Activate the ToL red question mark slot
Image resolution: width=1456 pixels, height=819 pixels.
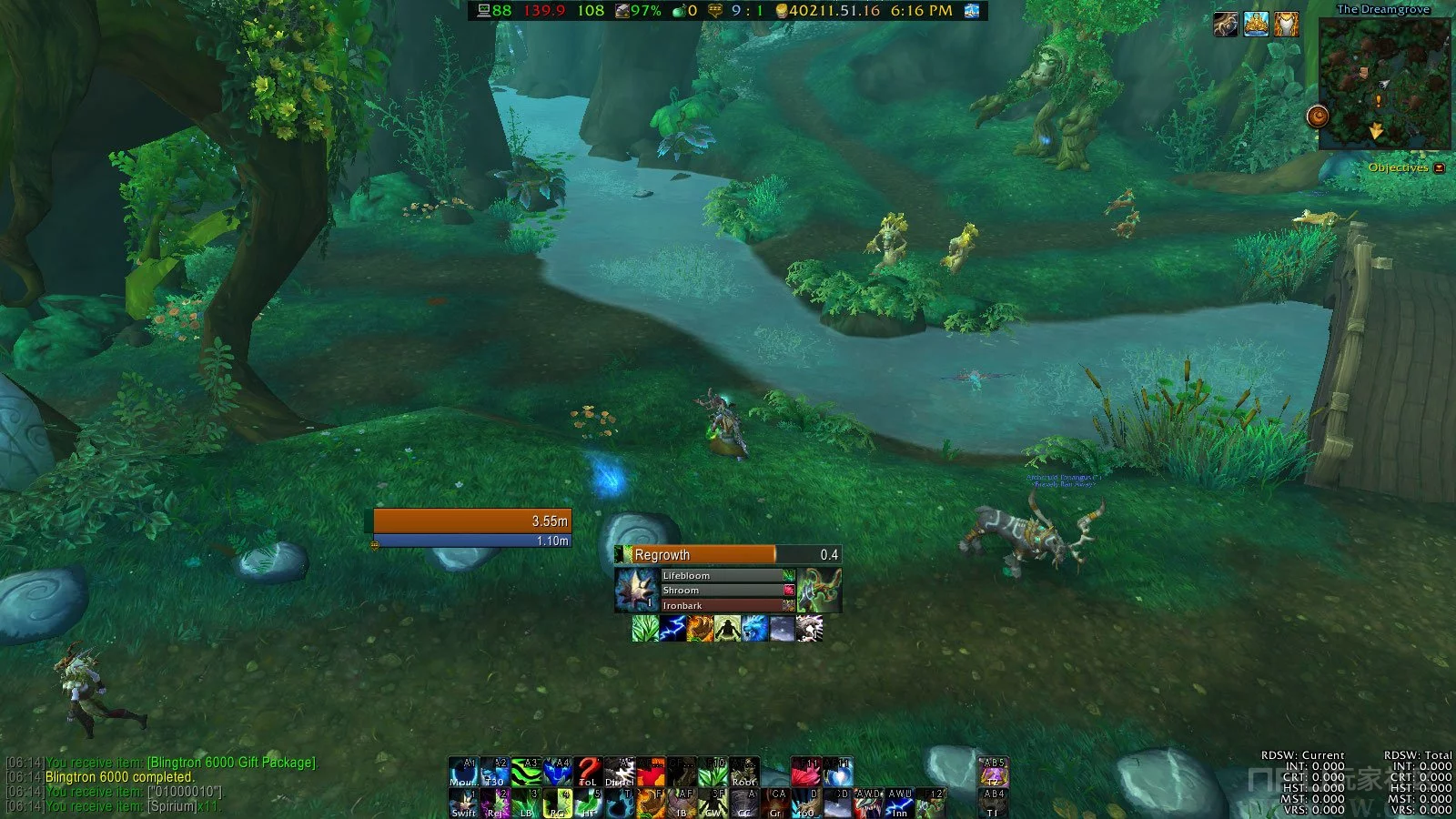(588, 772)
